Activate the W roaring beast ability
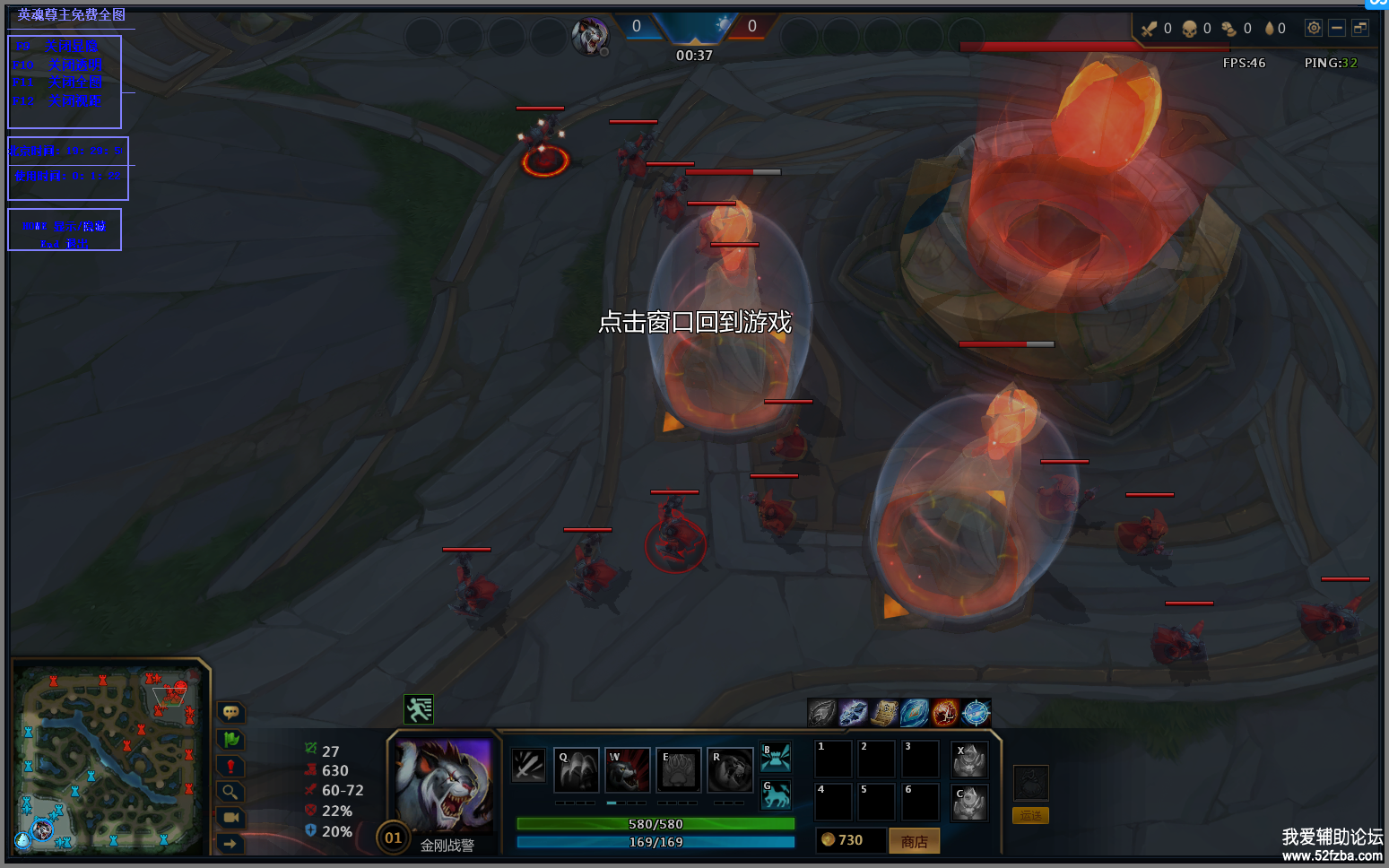 (627, 769)
